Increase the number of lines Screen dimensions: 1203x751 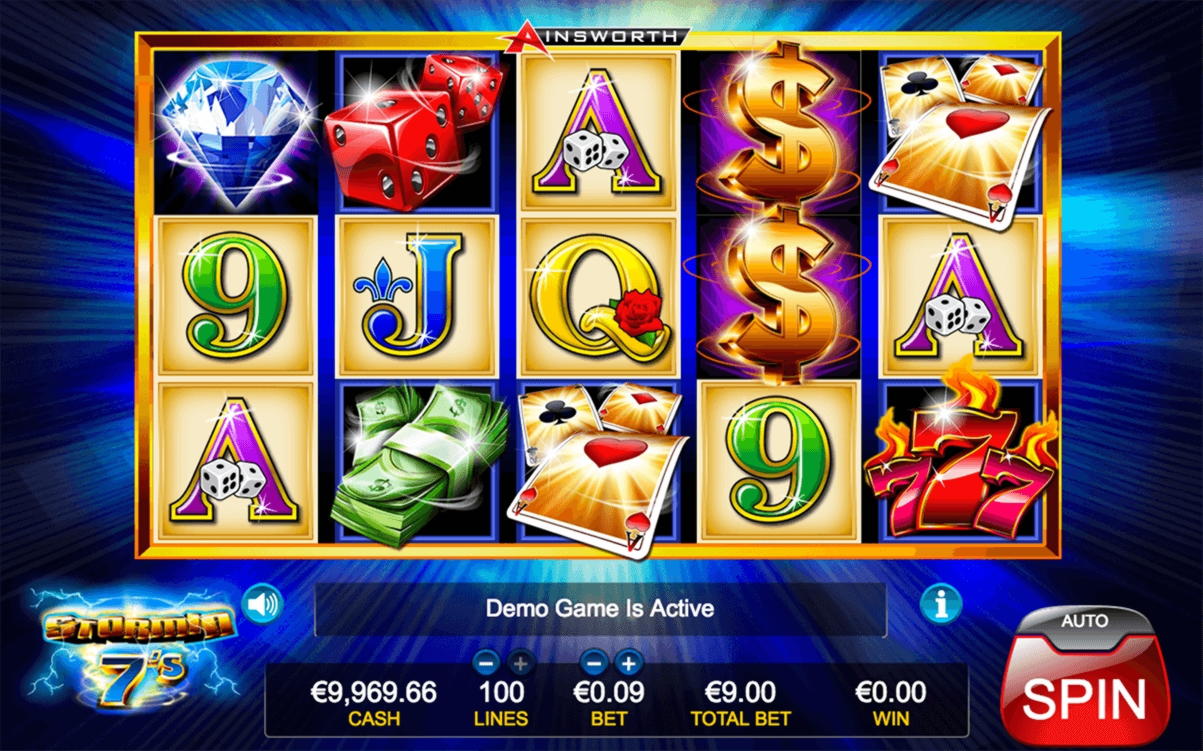pyautogui.click(x=520, y=661)
